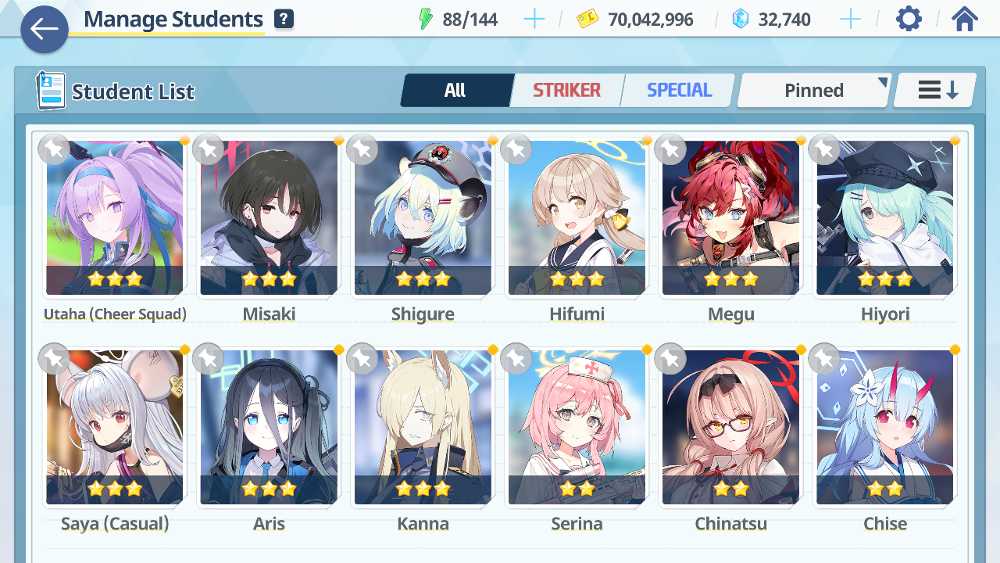Screen dimensions: 1000x563
Task: Select the Hifumi student card
Action: (x=577, y=220)
